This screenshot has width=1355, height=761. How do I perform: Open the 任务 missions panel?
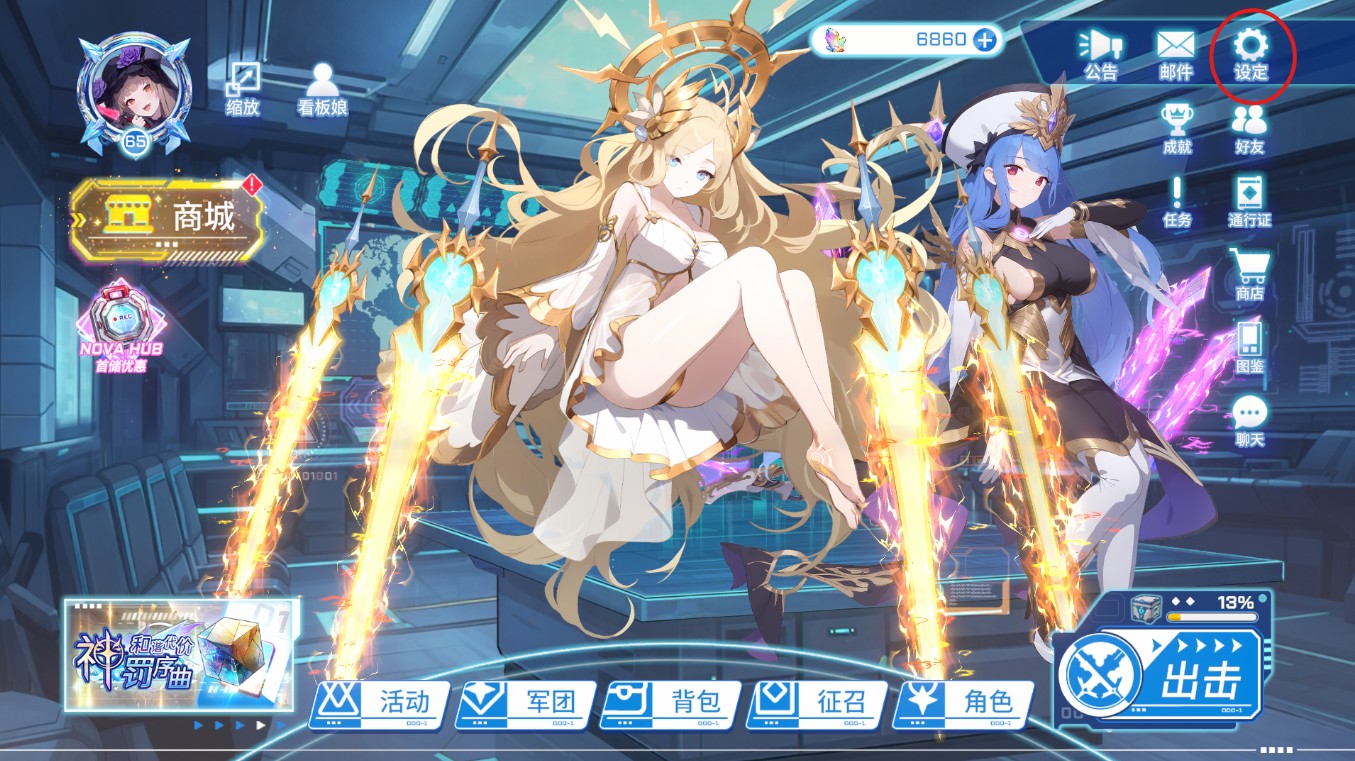(x=1177, y=201)
